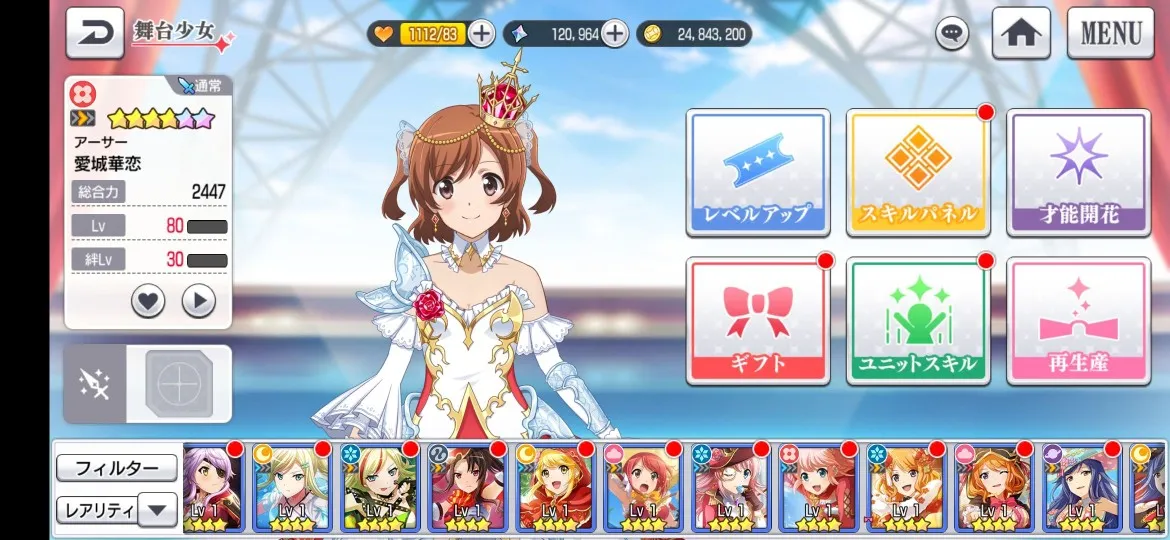
Task: Add gems with the plus next to the gem count
Action: 614,34
